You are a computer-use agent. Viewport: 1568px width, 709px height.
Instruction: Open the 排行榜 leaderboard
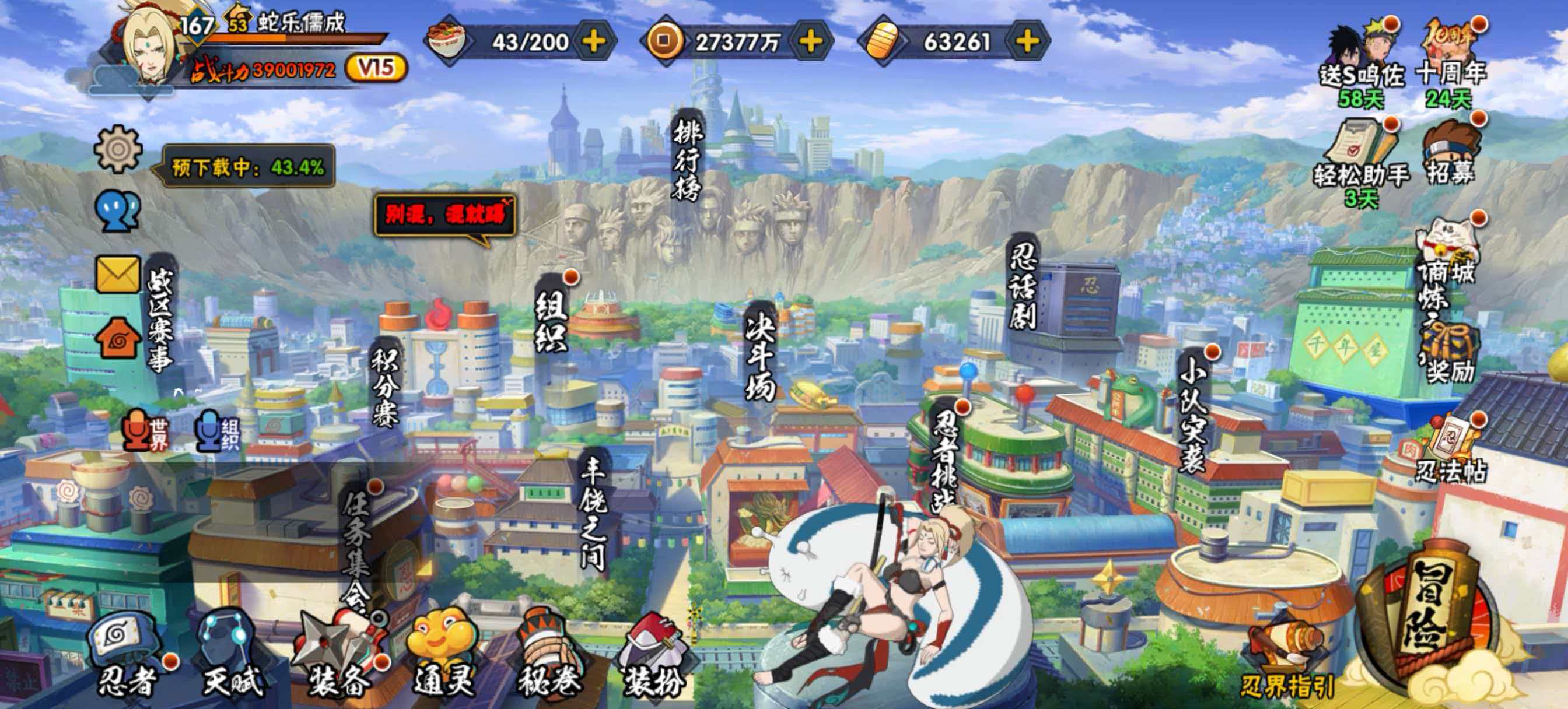click(x=688, y=159)
